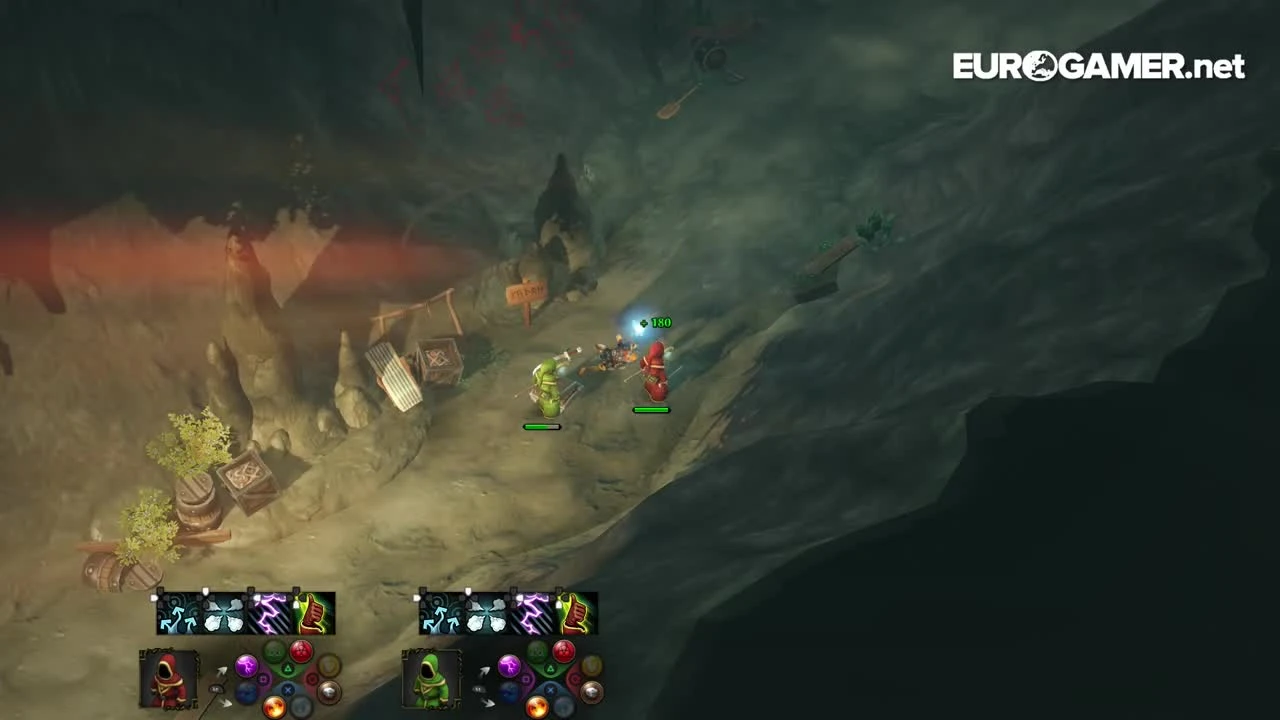Select the green-robed wizard portrait
The width and height of the screenshot is (1280, 720).
(x=430, y=683)
